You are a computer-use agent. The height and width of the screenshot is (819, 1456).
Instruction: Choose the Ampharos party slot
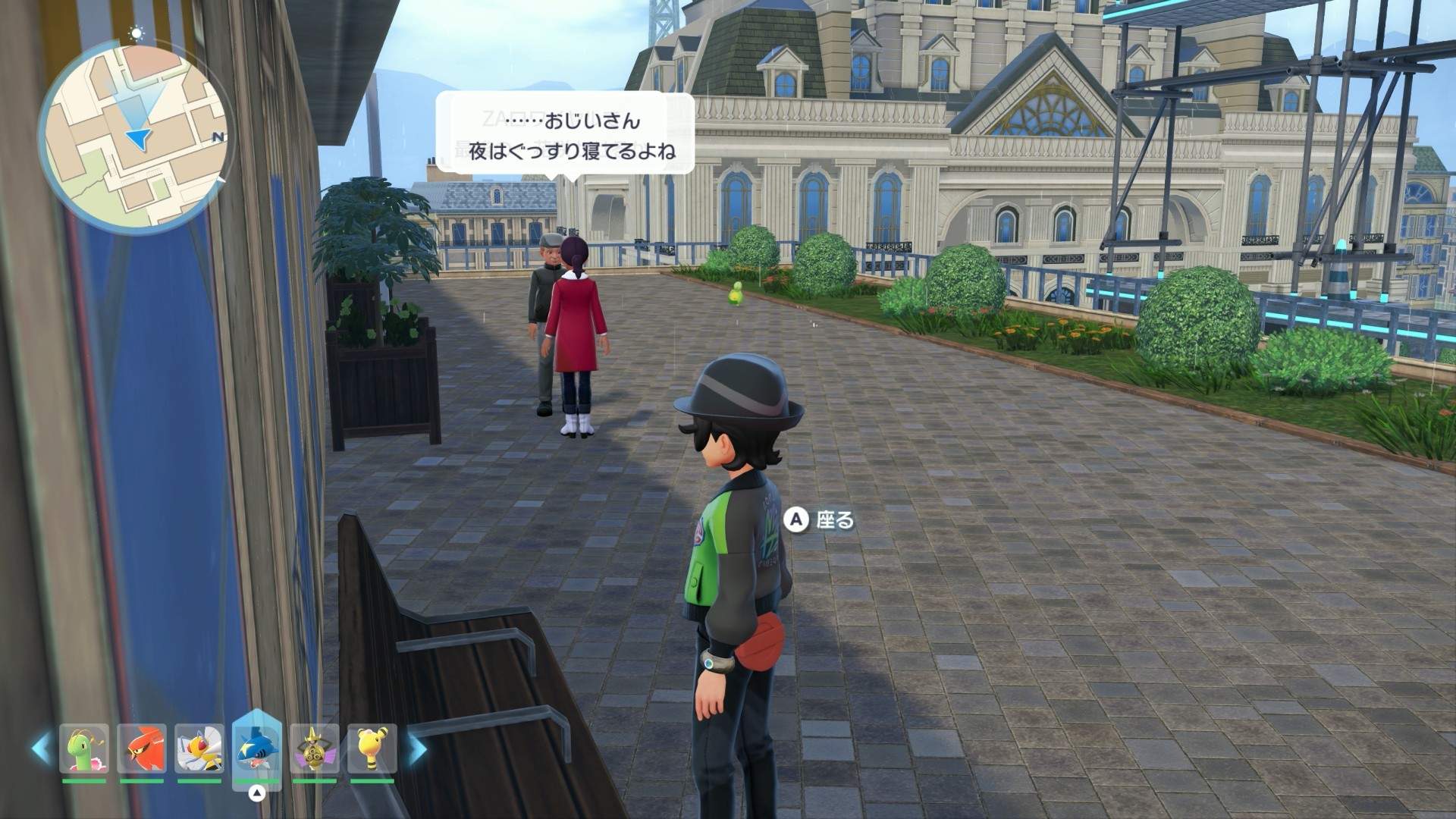(372, 748)
